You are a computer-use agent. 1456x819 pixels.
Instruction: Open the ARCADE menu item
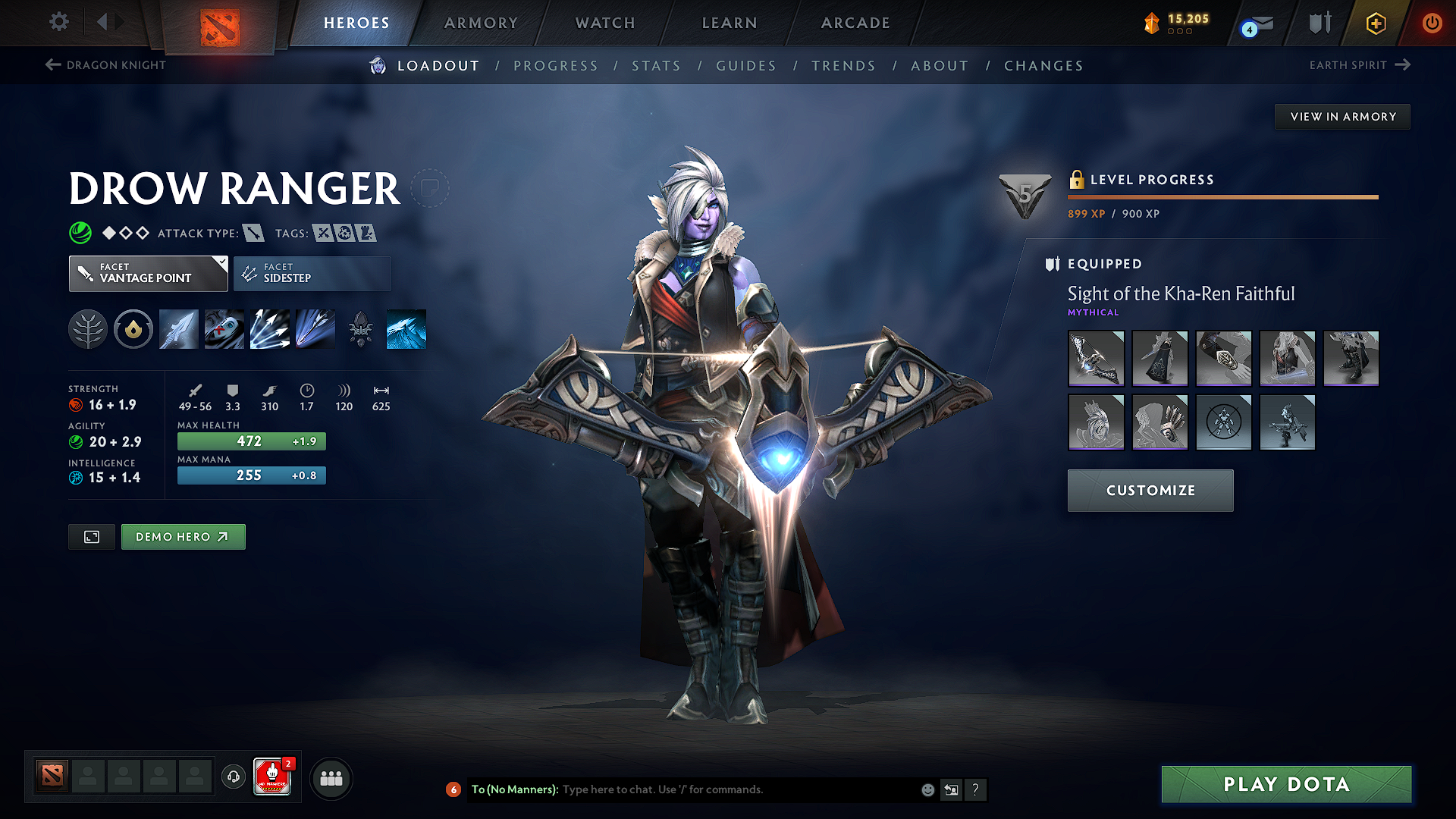[x=855, y=23]
